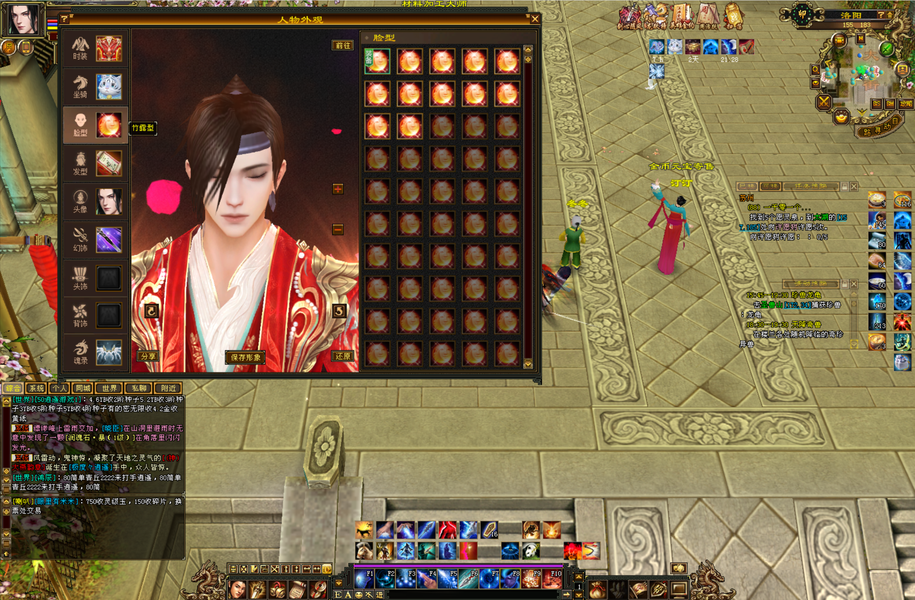Zoom in the character preview with plus
The image size is (915, 600).
(x=338, y=189)
